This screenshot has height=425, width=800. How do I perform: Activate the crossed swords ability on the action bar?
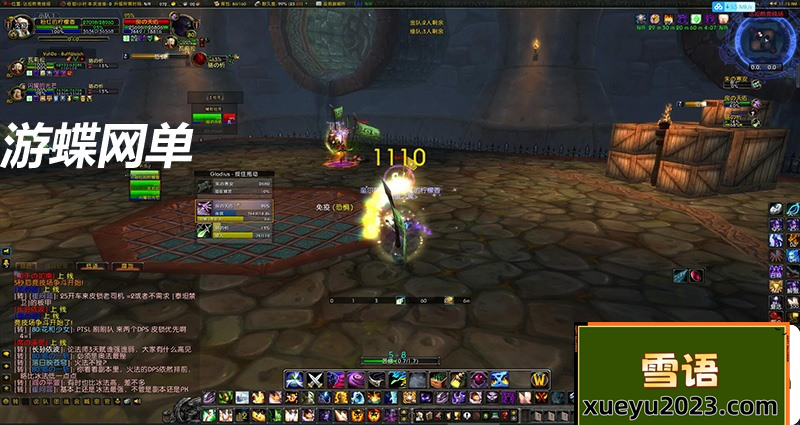(x=316, y=379)
